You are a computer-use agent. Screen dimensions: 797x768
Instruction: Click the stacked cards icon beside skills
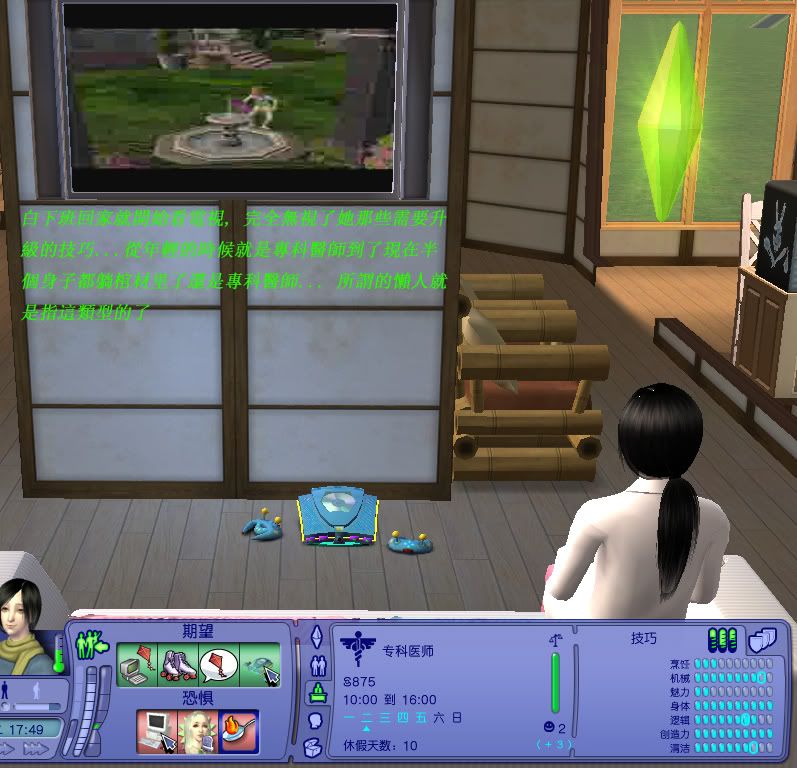762,639
